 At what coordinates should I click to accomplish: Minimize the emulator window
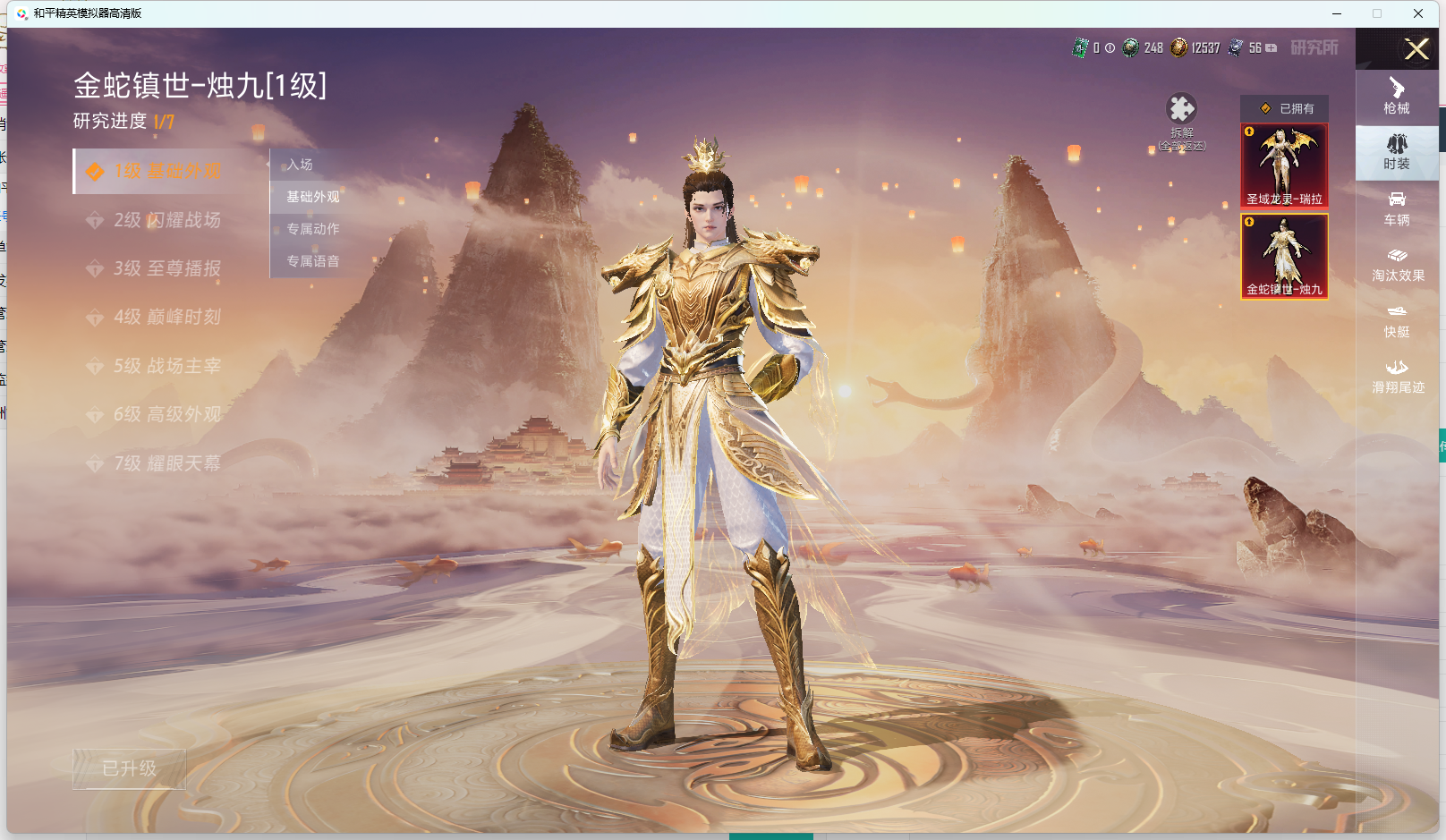point(1337,13)
